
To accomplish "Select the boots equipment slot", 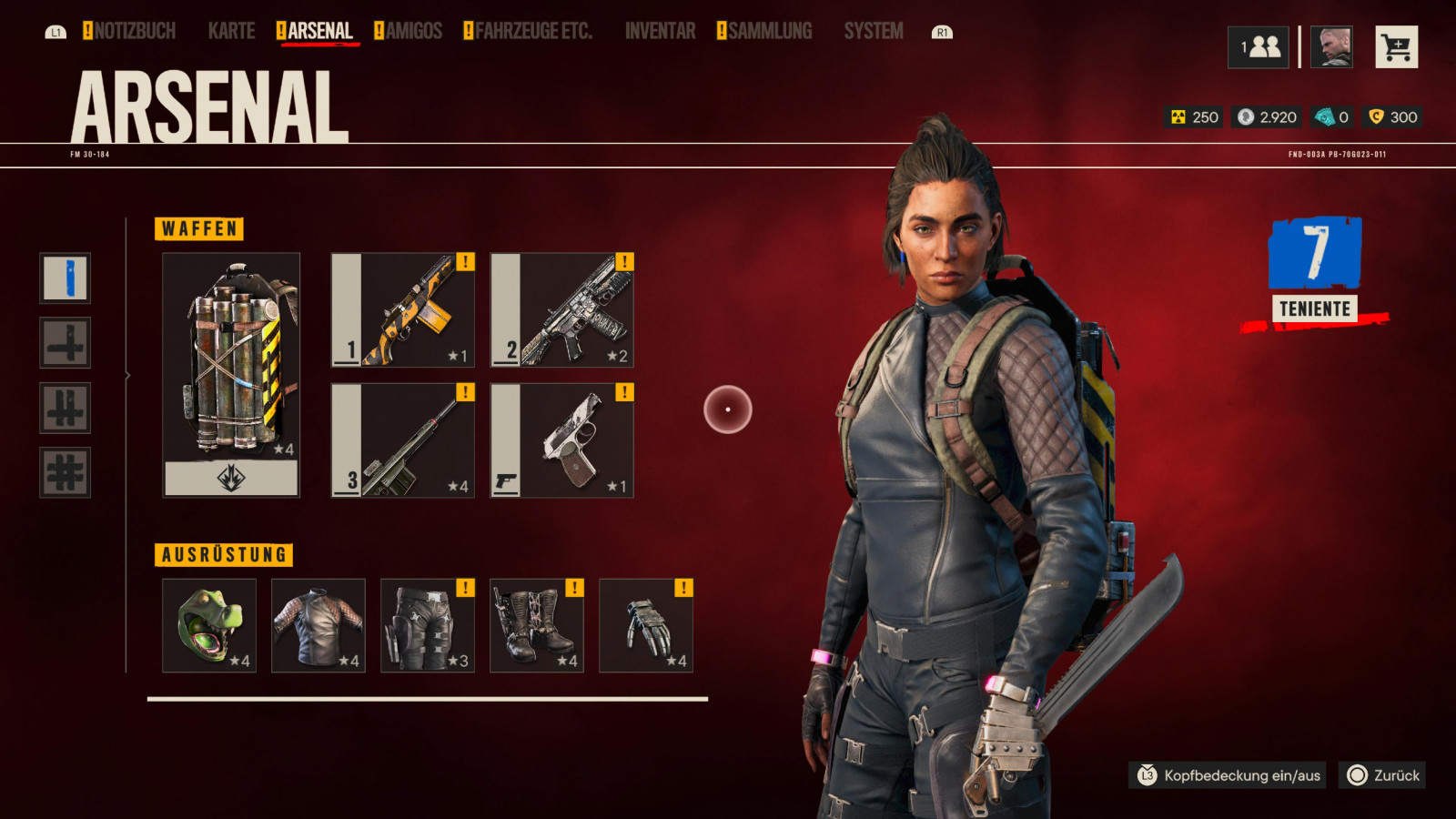I will point(537,626).
